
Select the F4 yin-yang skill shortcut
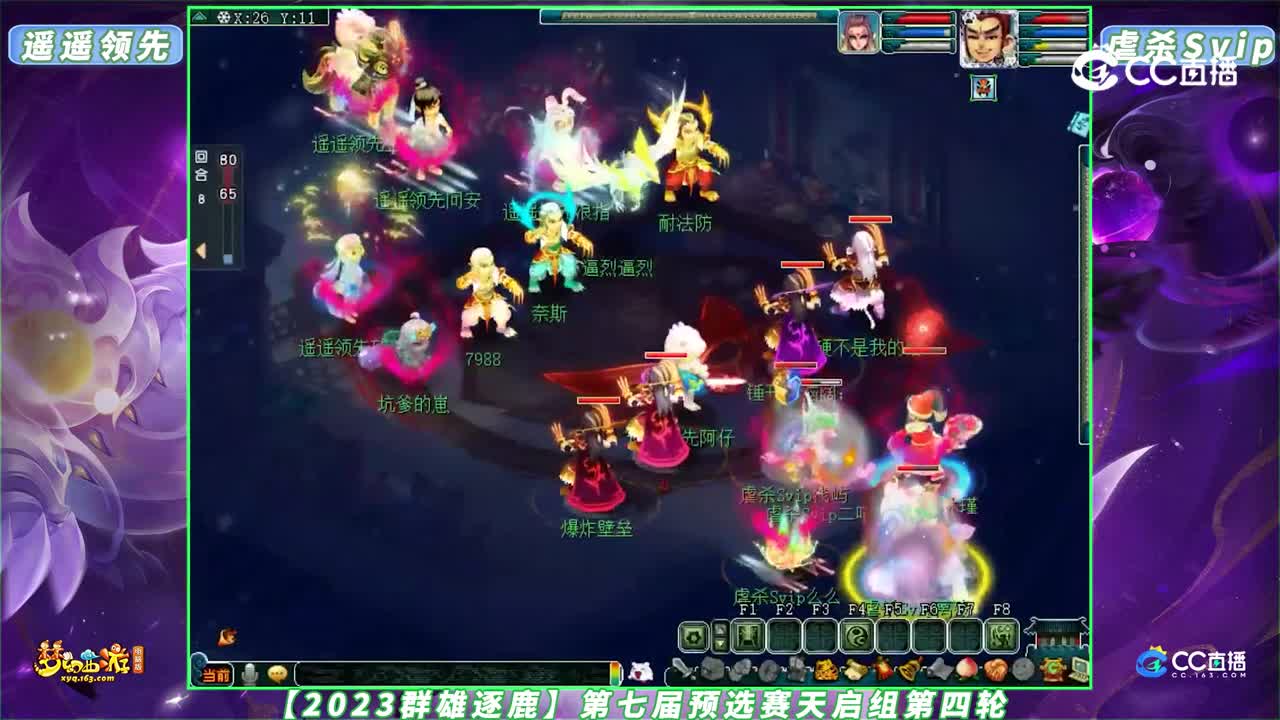pyautogui.click(x=856, y=636)
